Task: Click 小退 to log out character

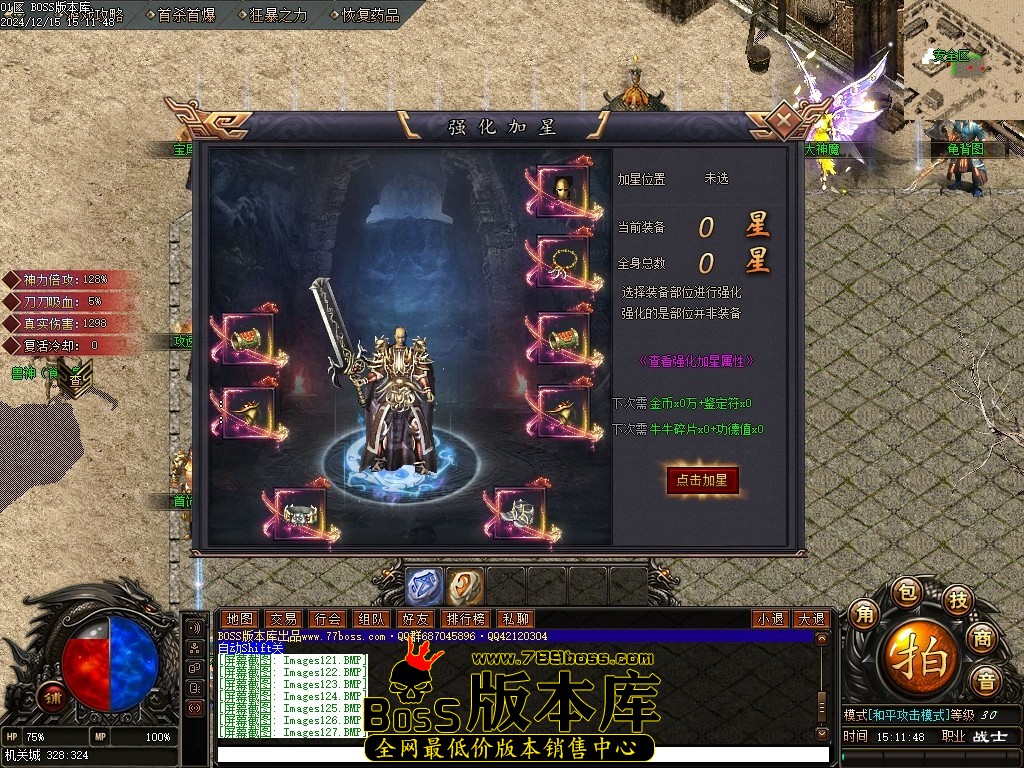Action: pos(770,619)
